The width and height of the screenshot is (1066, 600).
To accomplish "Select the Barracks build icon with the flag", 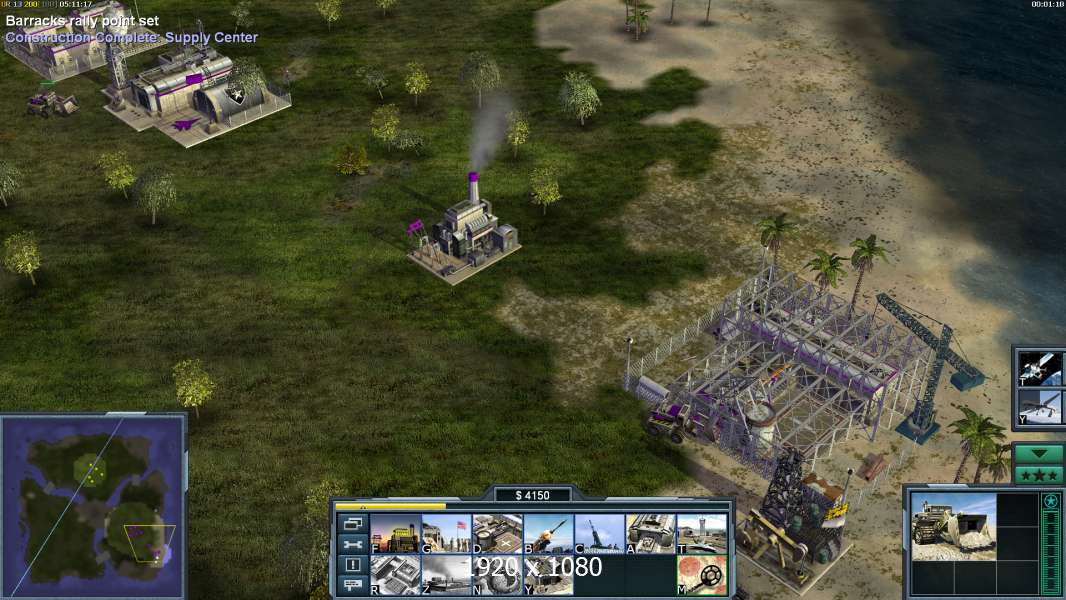I will tap(446, 533).
